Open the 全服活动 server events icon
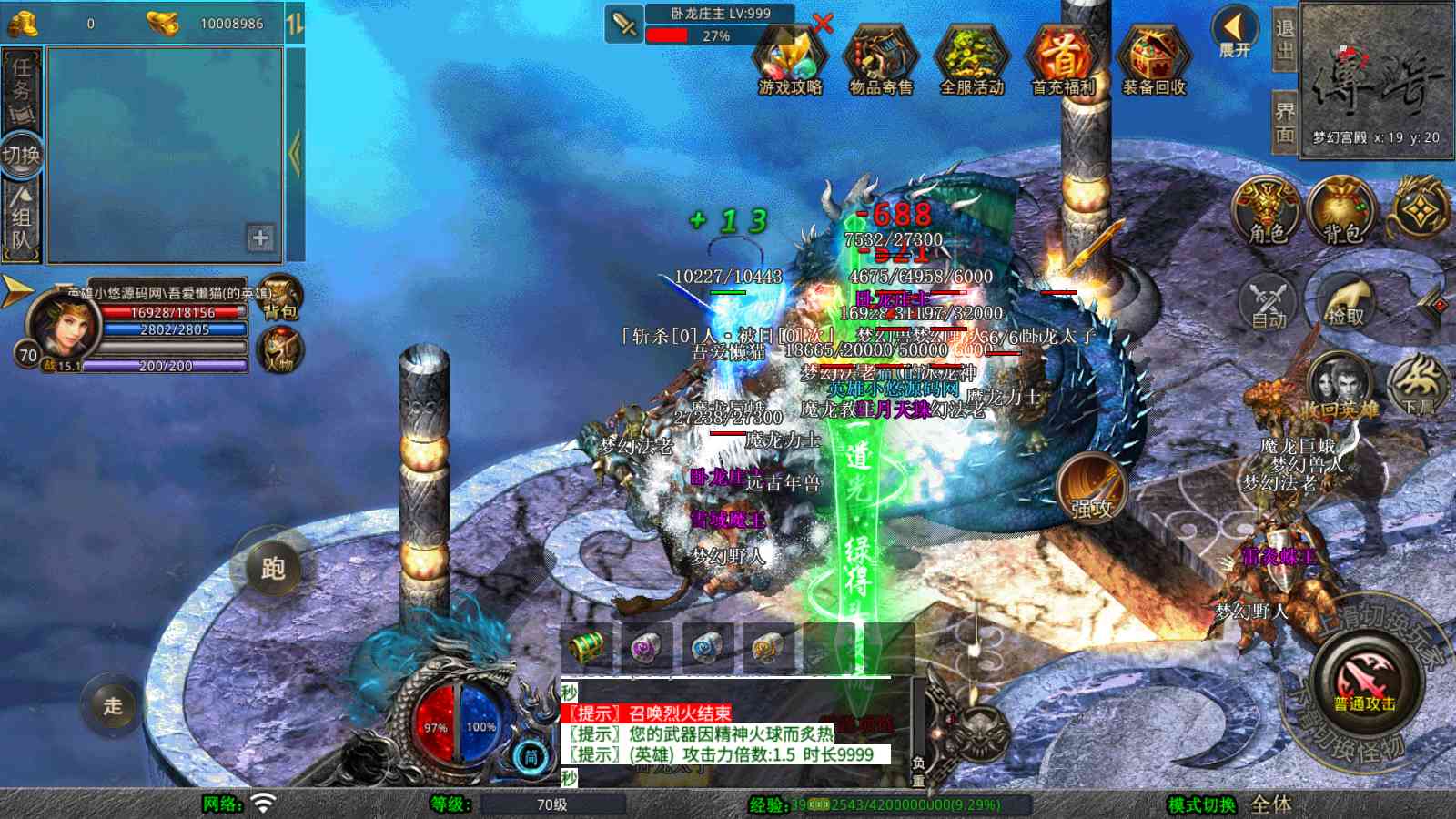Screen dimensions: 1456x819 click(x=971, y=60)
